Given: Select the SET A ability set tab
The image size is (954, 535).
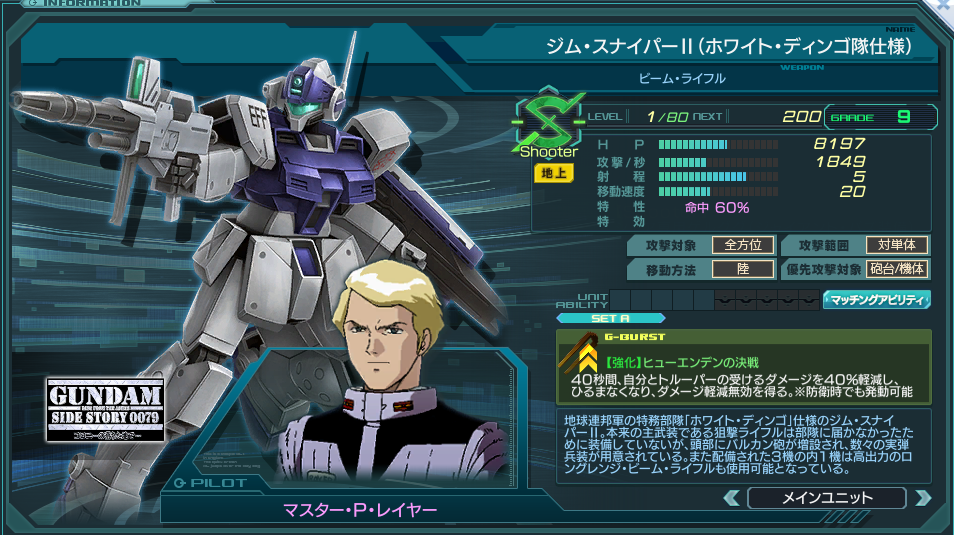Looking at the screenshot, I should click(x=596, y=319).
